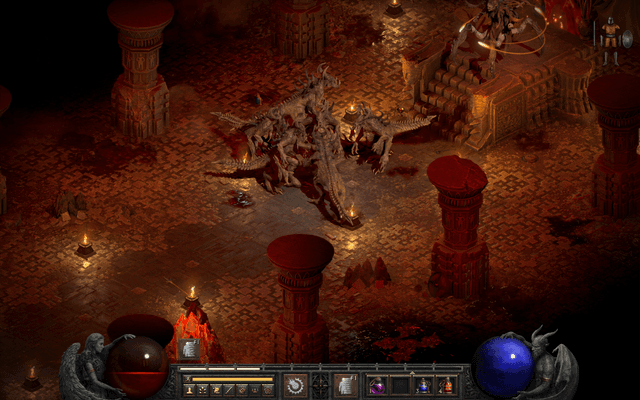Drink the blue mana potion in belt
The image size is (640, 400).
tap(423, 385)
